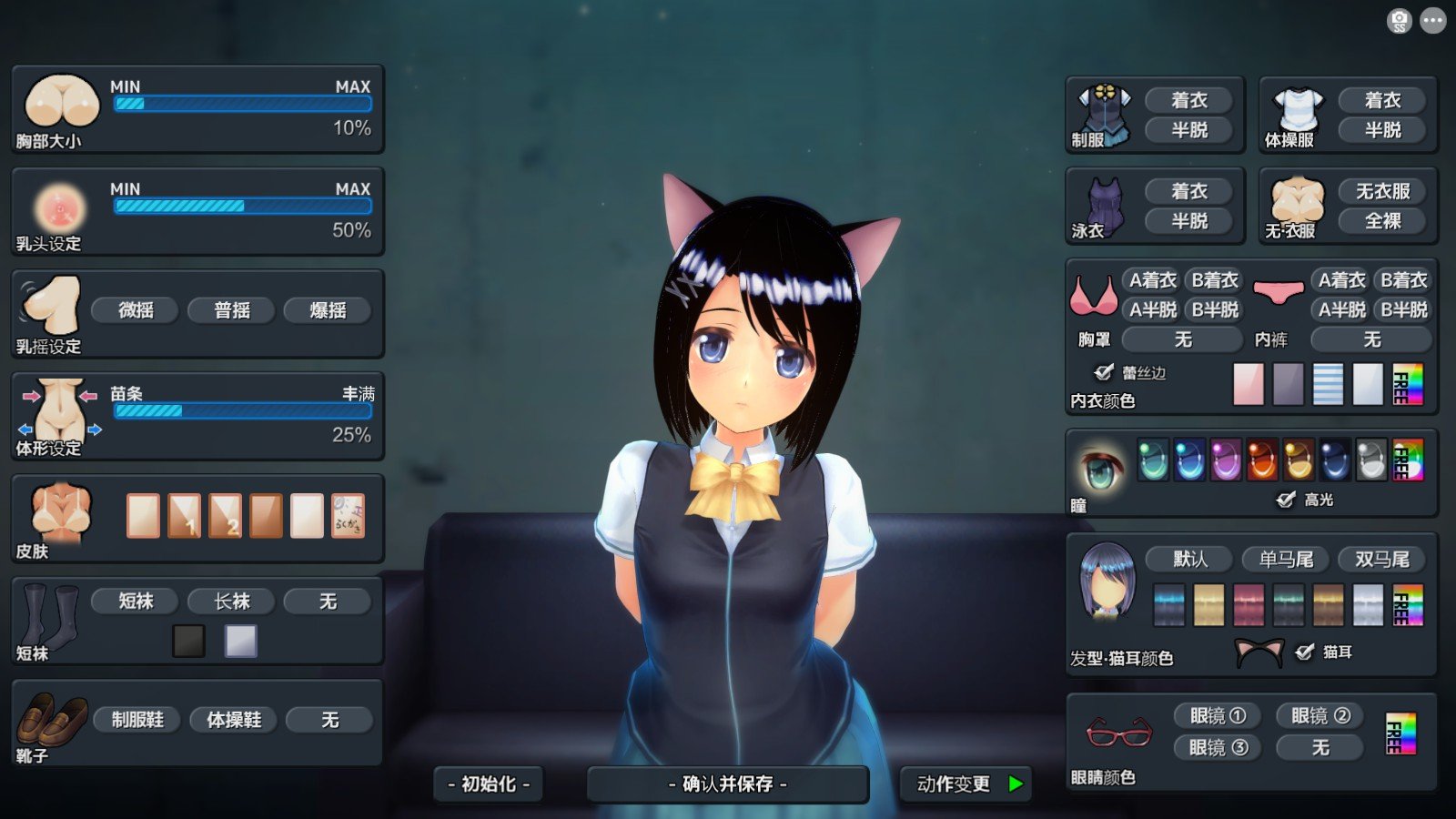Select the 爆摇 breast sway option
1456x819 pixels.
tap(329, 310)
